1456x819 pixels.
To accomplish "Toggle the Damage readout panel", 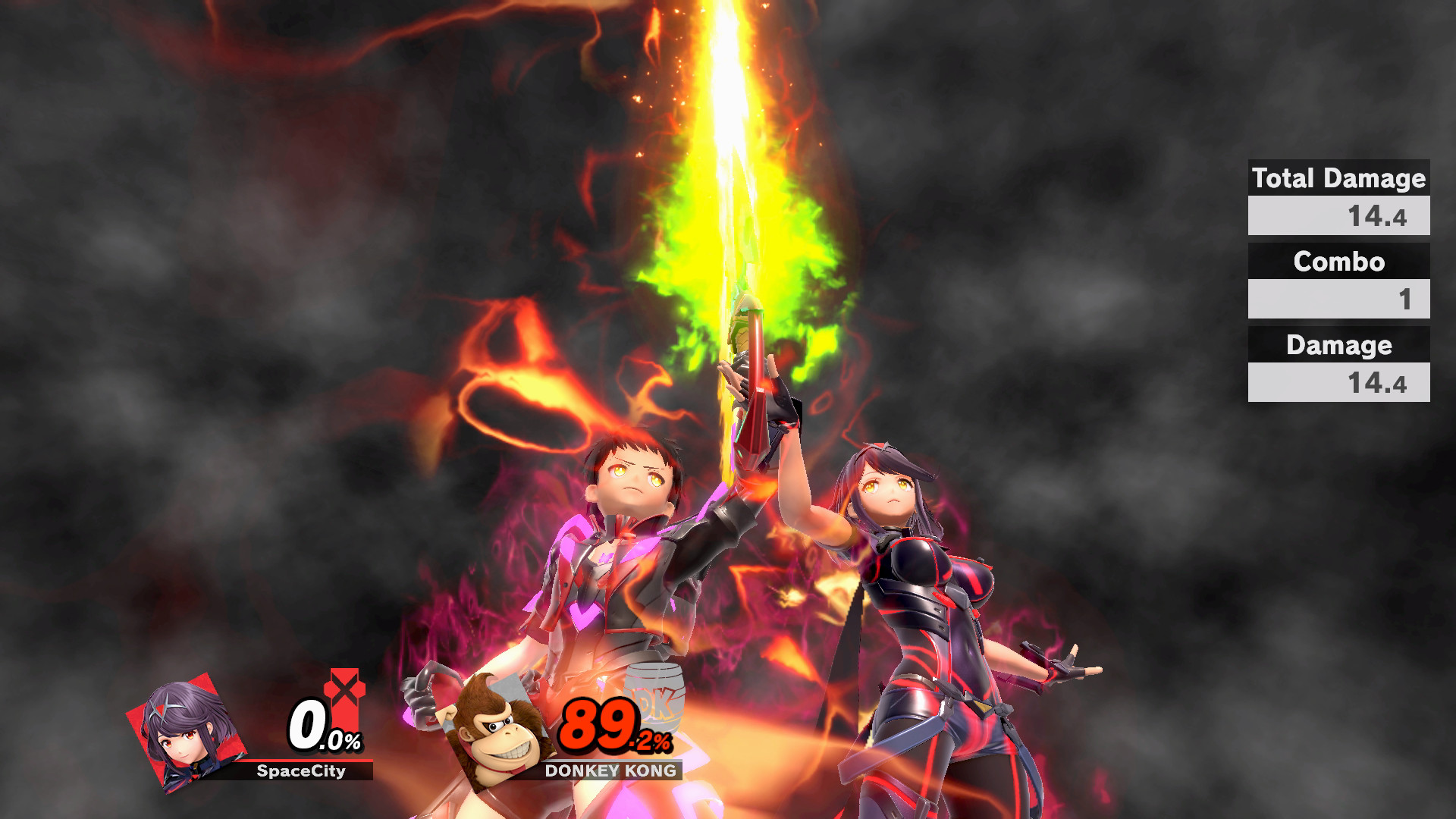I will click(1338, 346).
